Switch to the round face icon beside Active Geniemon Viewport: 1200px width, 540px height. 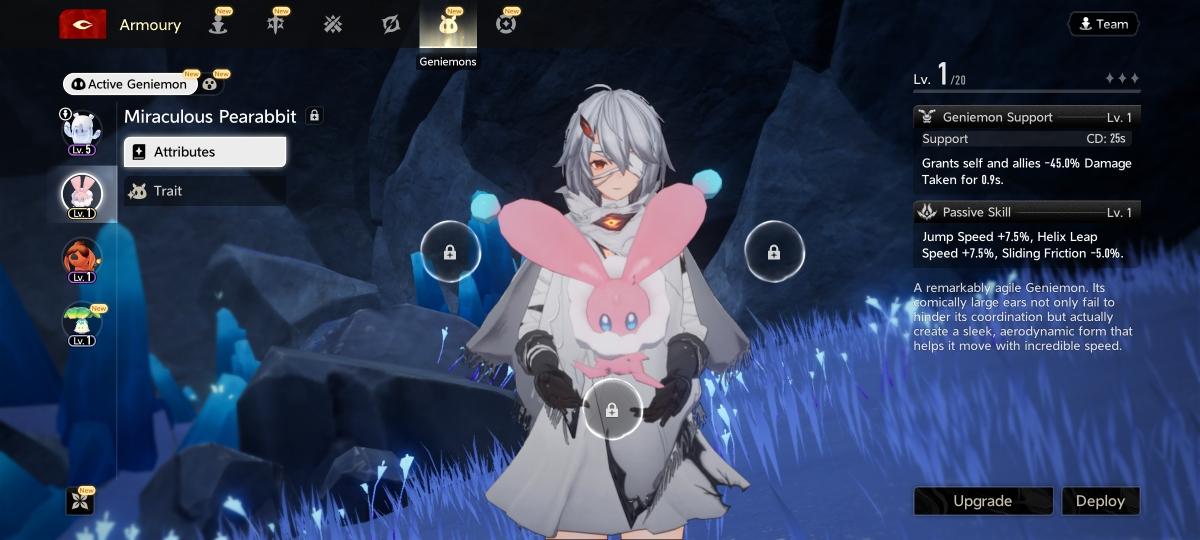coord(210,84)
